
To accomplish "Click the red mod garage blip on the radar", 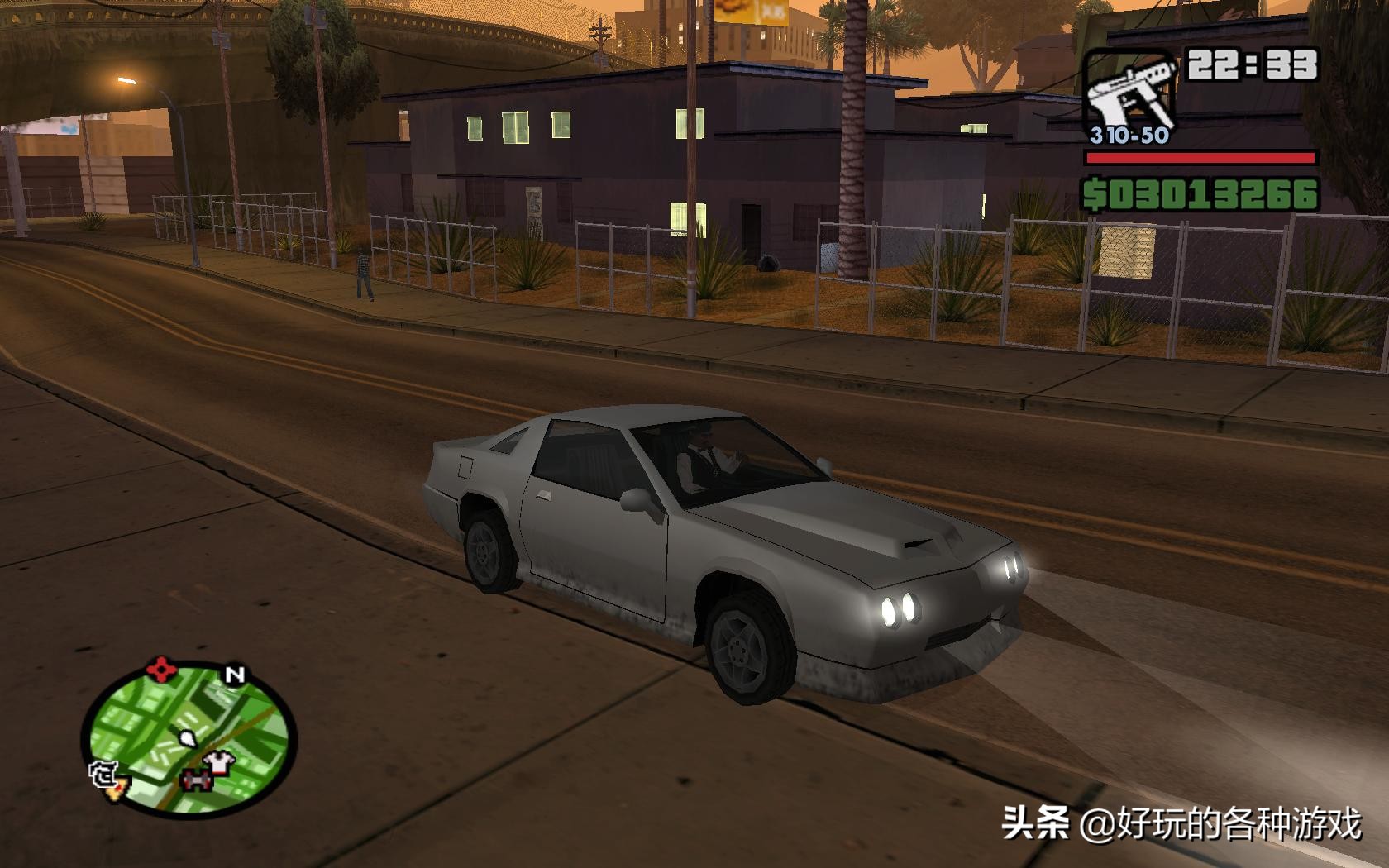I will pos(161,669).
